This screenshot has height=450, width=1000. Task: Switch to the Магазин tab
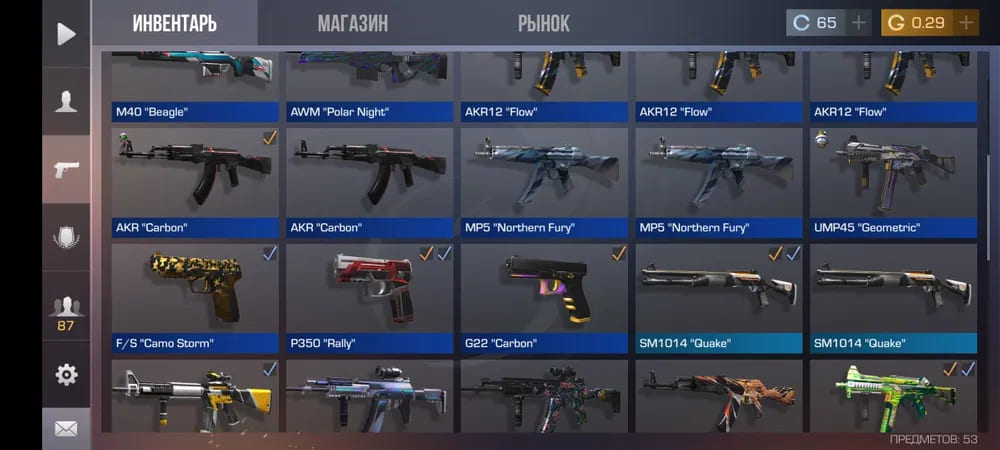tap(352, 23)
